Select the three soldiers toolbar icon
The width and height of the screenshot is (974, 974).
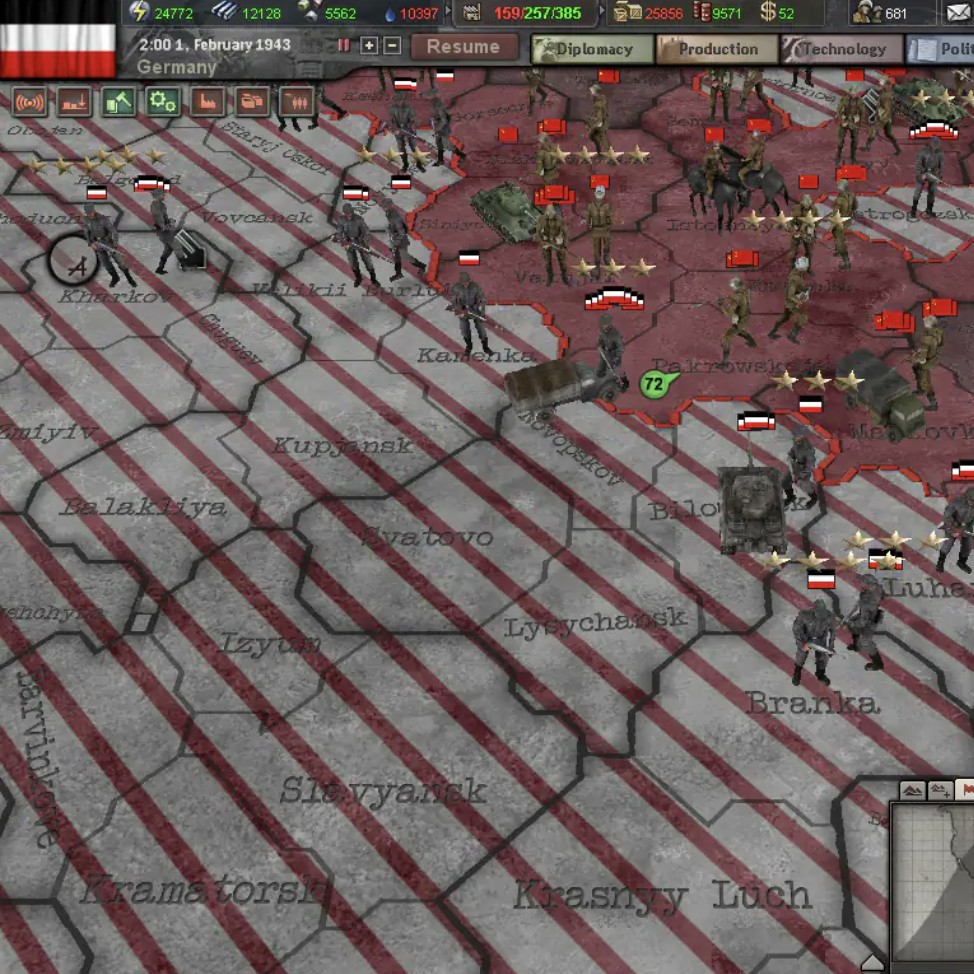click(x=298, y=101)
